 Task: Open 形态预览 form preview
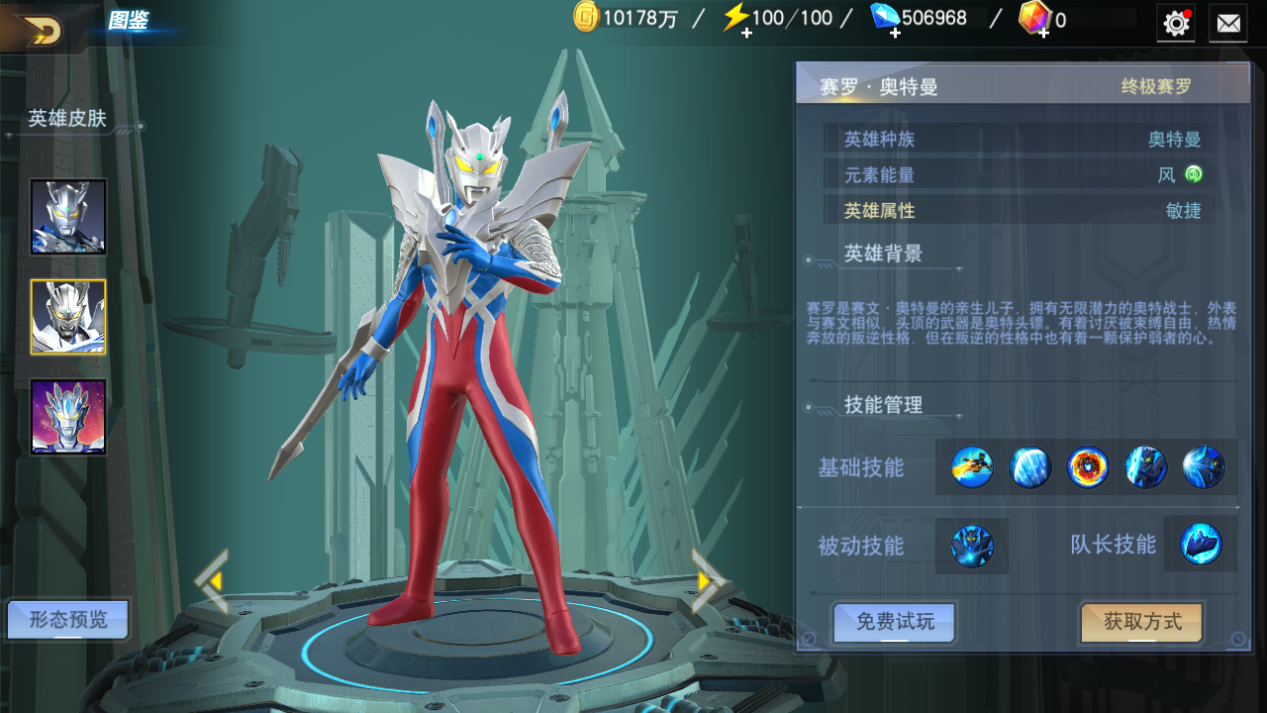click(68, 620)
